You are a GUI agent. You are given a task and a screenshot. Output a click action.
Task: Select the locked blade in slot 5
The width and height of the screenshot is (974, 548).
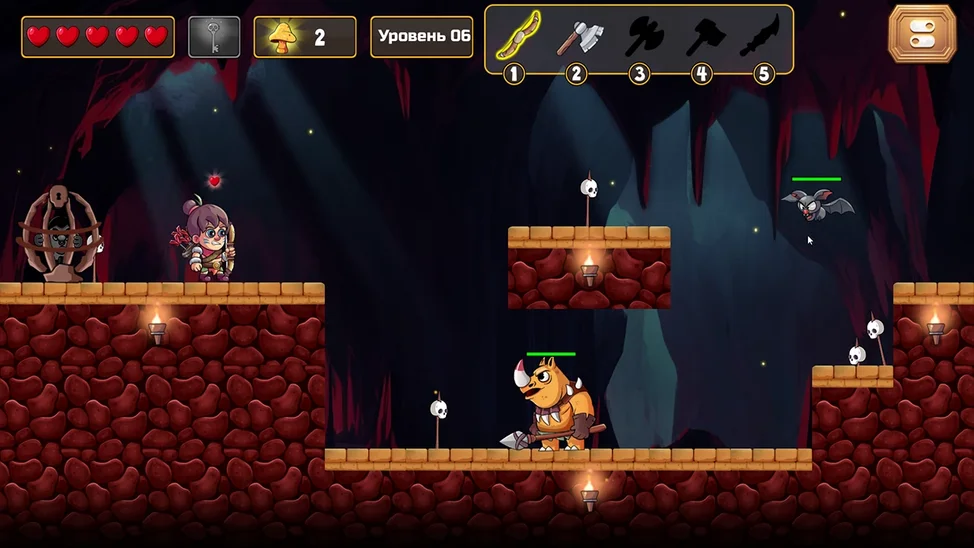click(762, 38)
